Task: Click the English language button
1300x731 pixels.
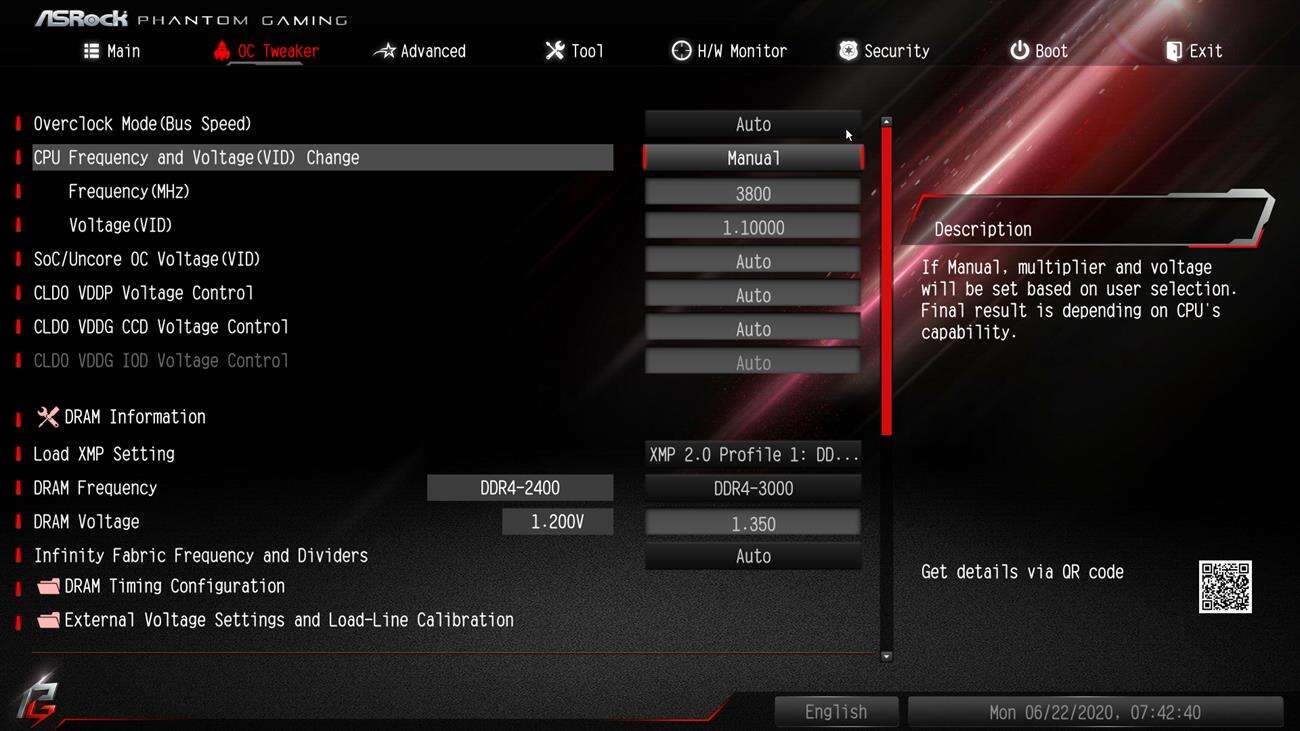Action: click(x=836, y=711)
